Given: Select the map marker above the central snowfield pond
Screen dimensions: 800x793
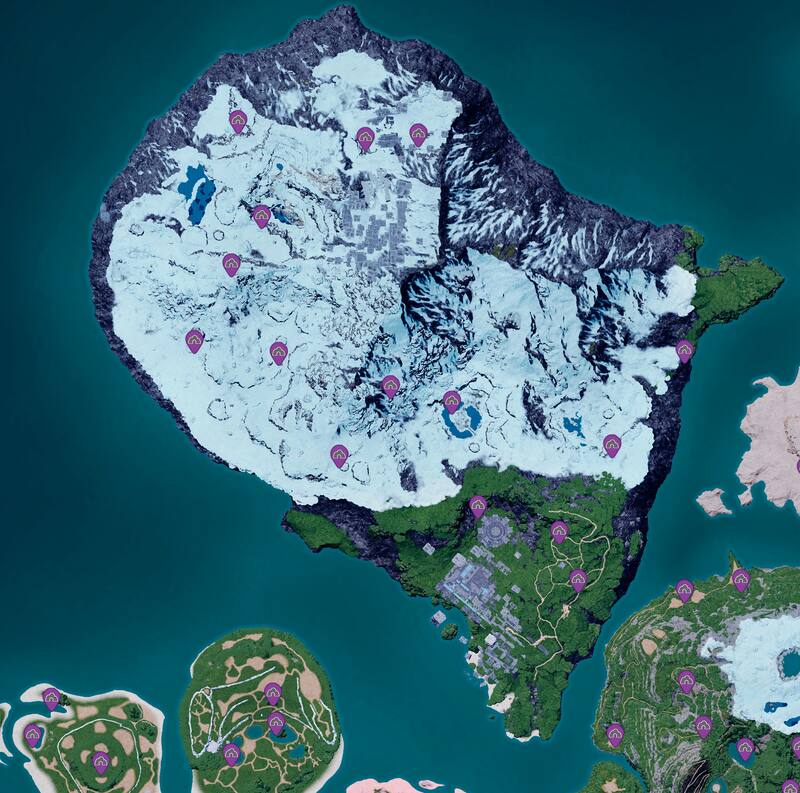Looking at the screenshot, I should coord(452,401).
